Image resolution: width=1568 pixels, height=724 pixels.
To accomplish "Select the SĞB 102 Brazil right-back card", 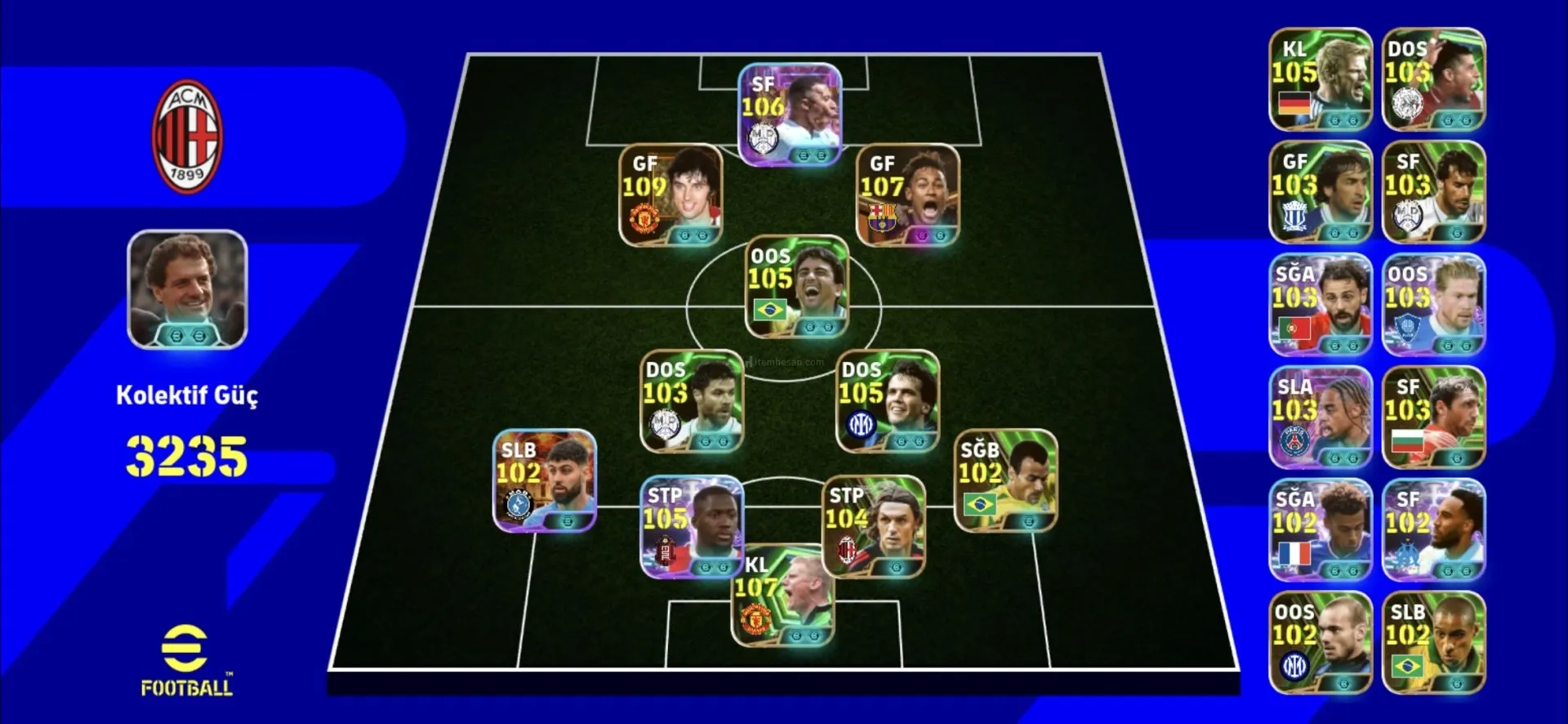I will tap(1005, 481).
